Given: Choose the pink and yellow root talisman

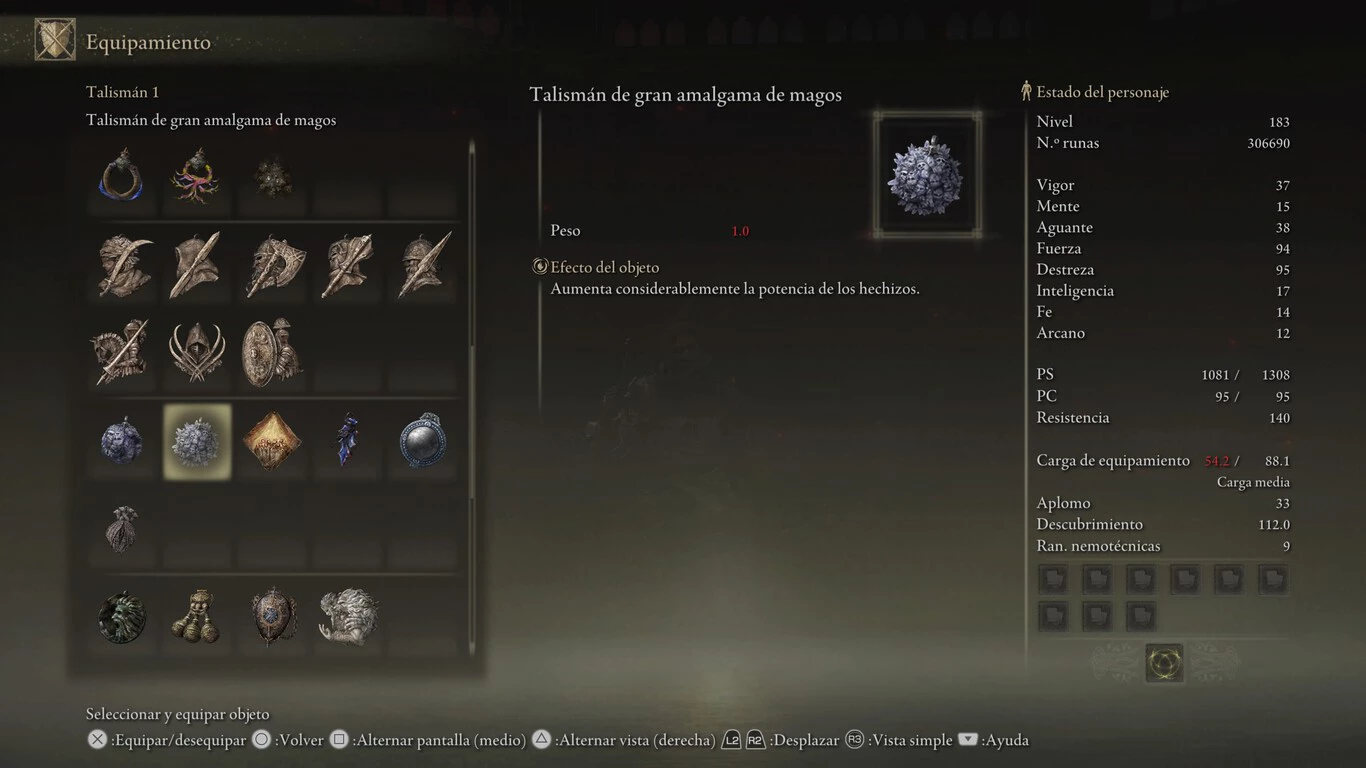Looking at the screenshot, I should click(196, 176).
